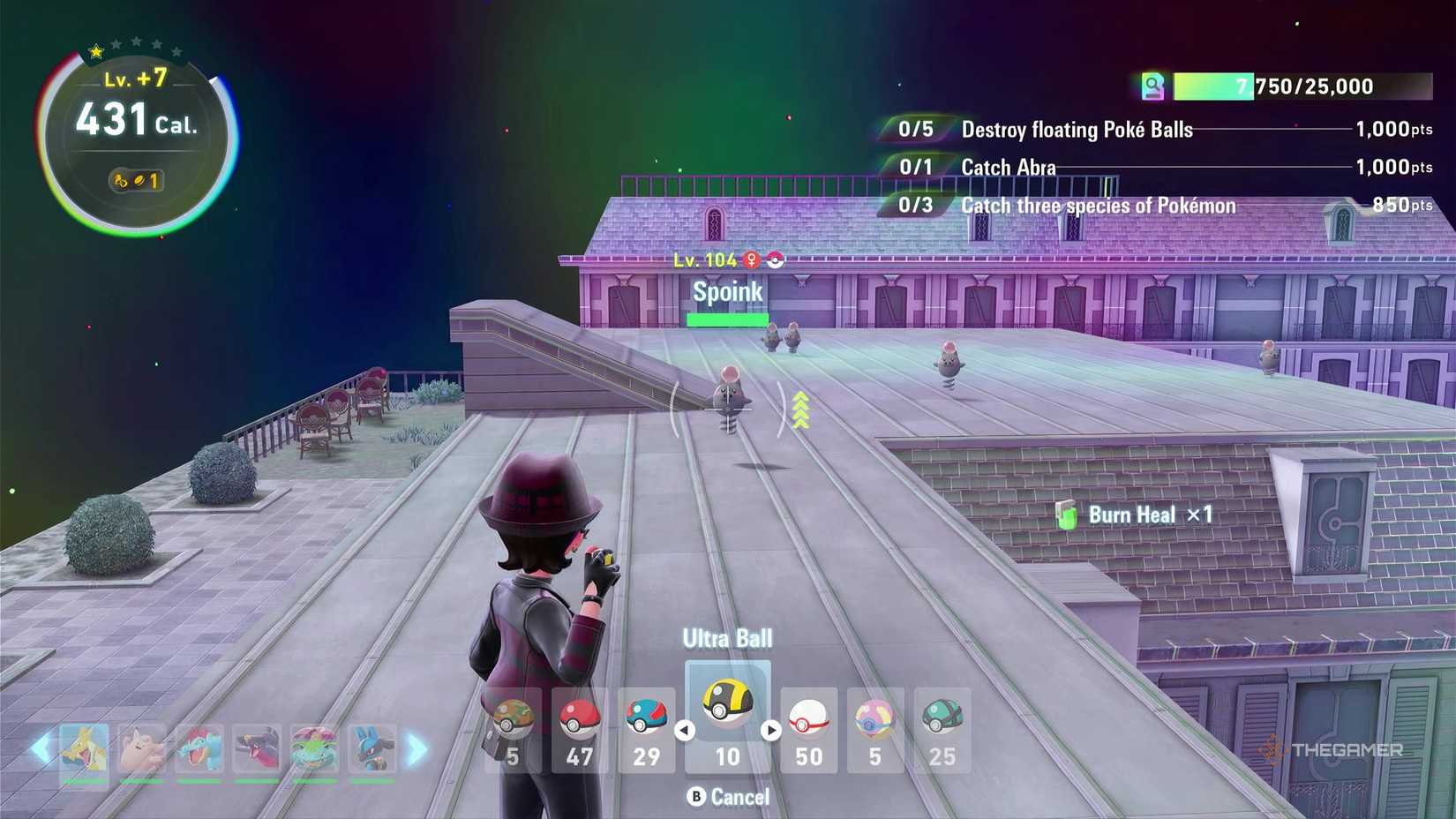Tap the Burn Heal item icon on the roof

point(1066,515)
